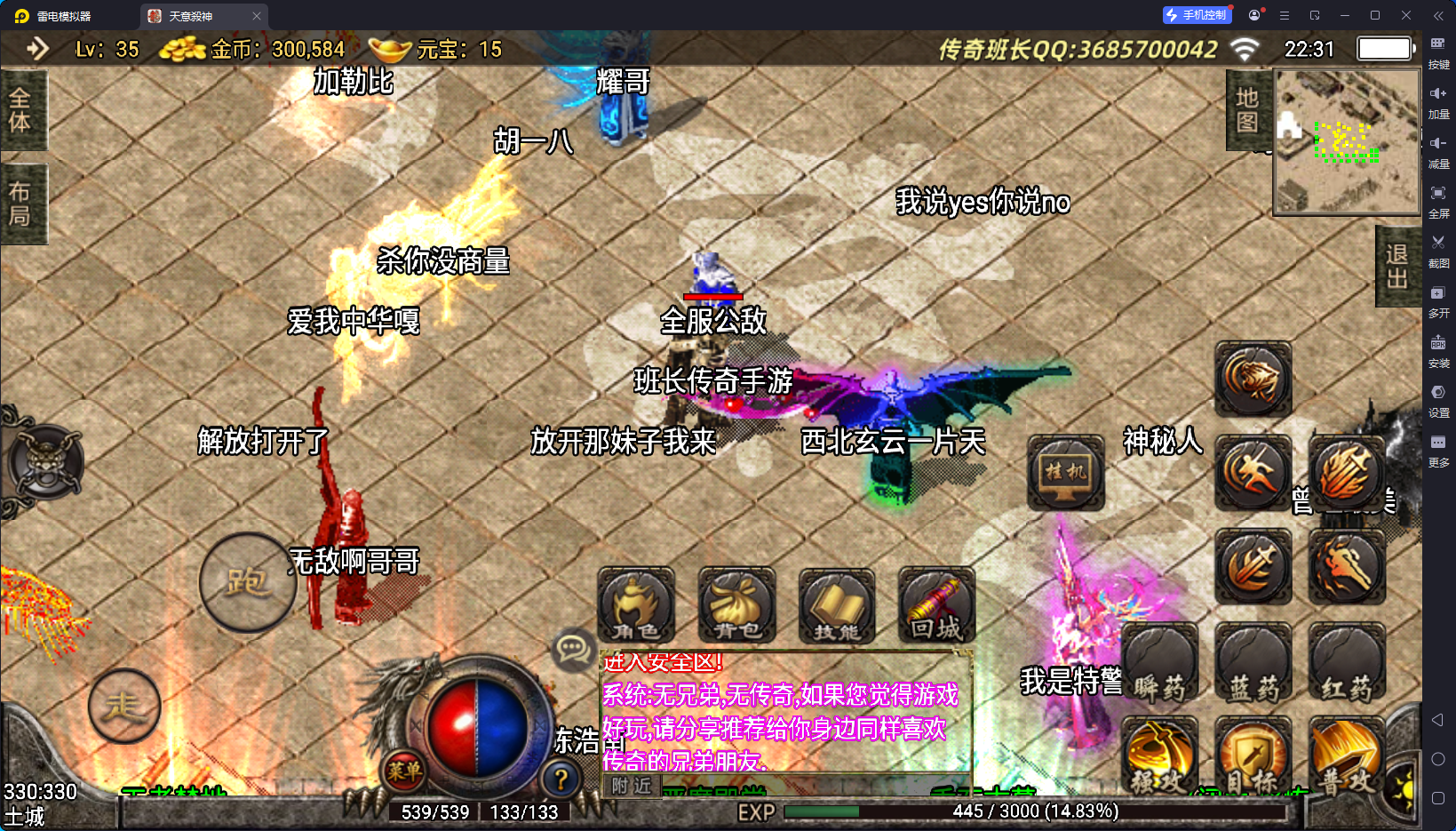This screenshot has height=831, width=1456.
Task: Open the 技能 skills book
Action: coord(837,605)
